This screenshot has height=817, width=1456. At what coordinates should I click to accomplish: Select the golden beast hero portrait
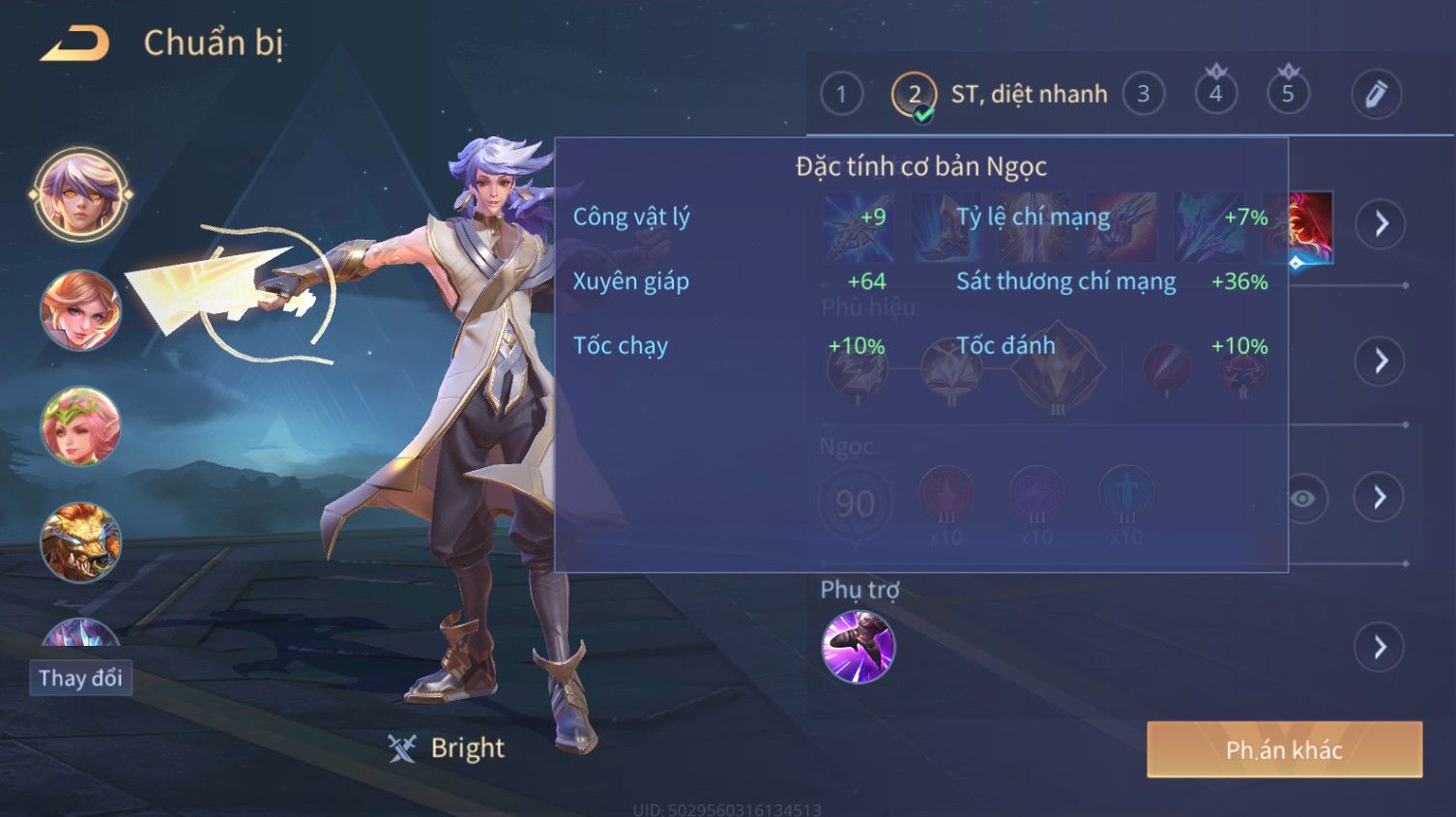point(80,542)
